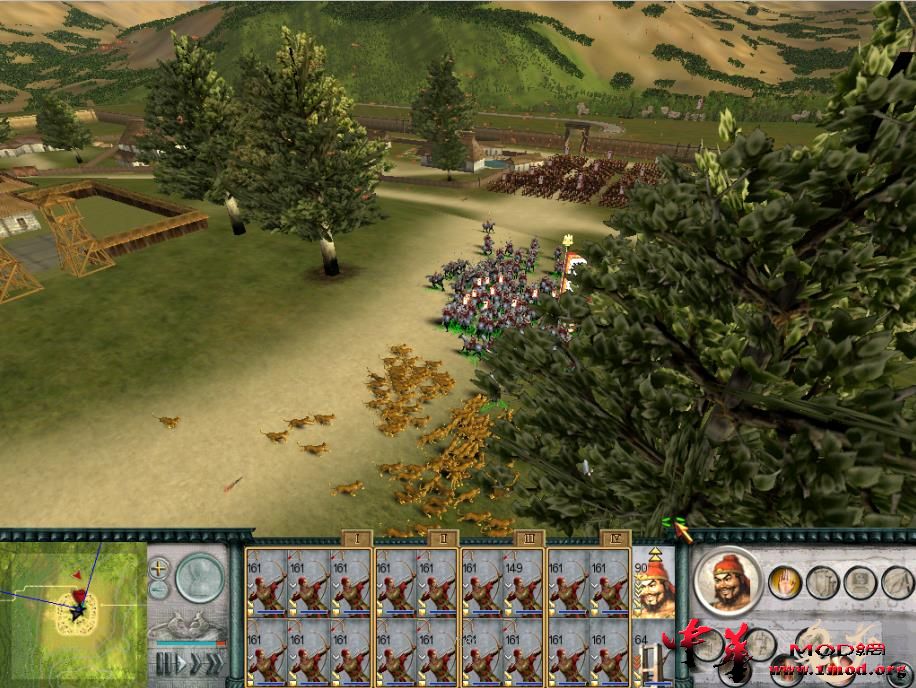
Task: Zoom in the minimap with plus button
Action: click(x=159, y=568)
